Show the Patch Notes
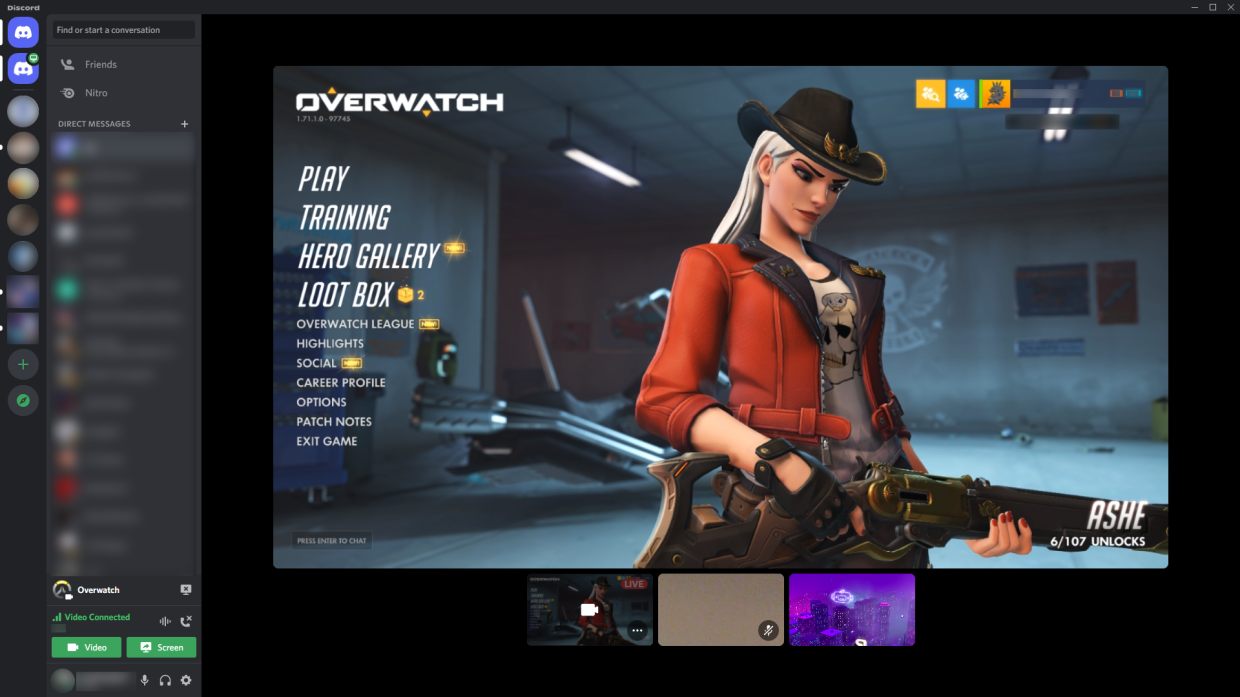Viewport: 1240px width, 697px height. (x=334, y=421)
